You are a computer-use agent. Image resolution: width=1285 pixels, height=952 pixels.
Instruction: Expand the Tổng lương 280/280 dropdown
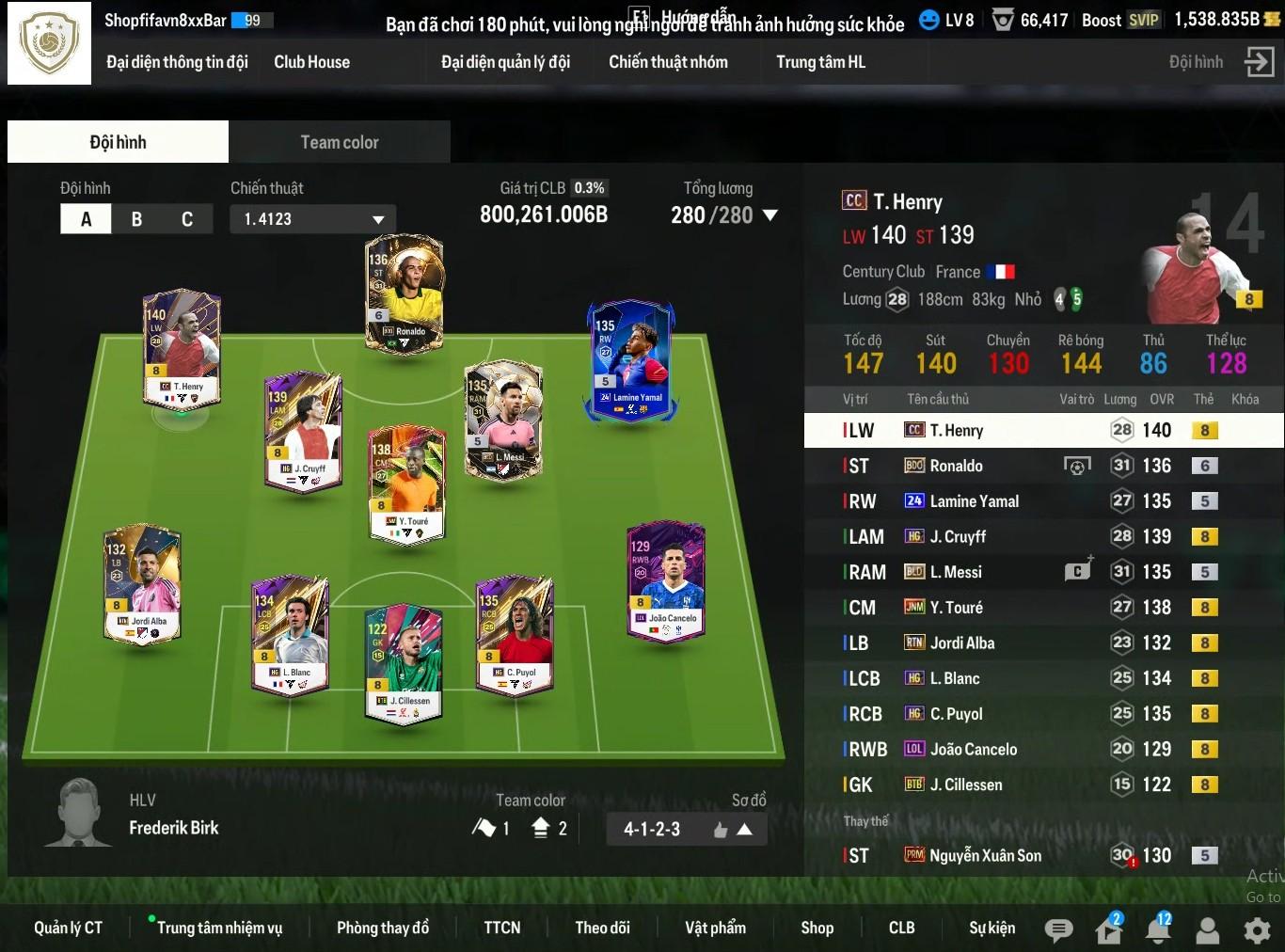[769, 215]
